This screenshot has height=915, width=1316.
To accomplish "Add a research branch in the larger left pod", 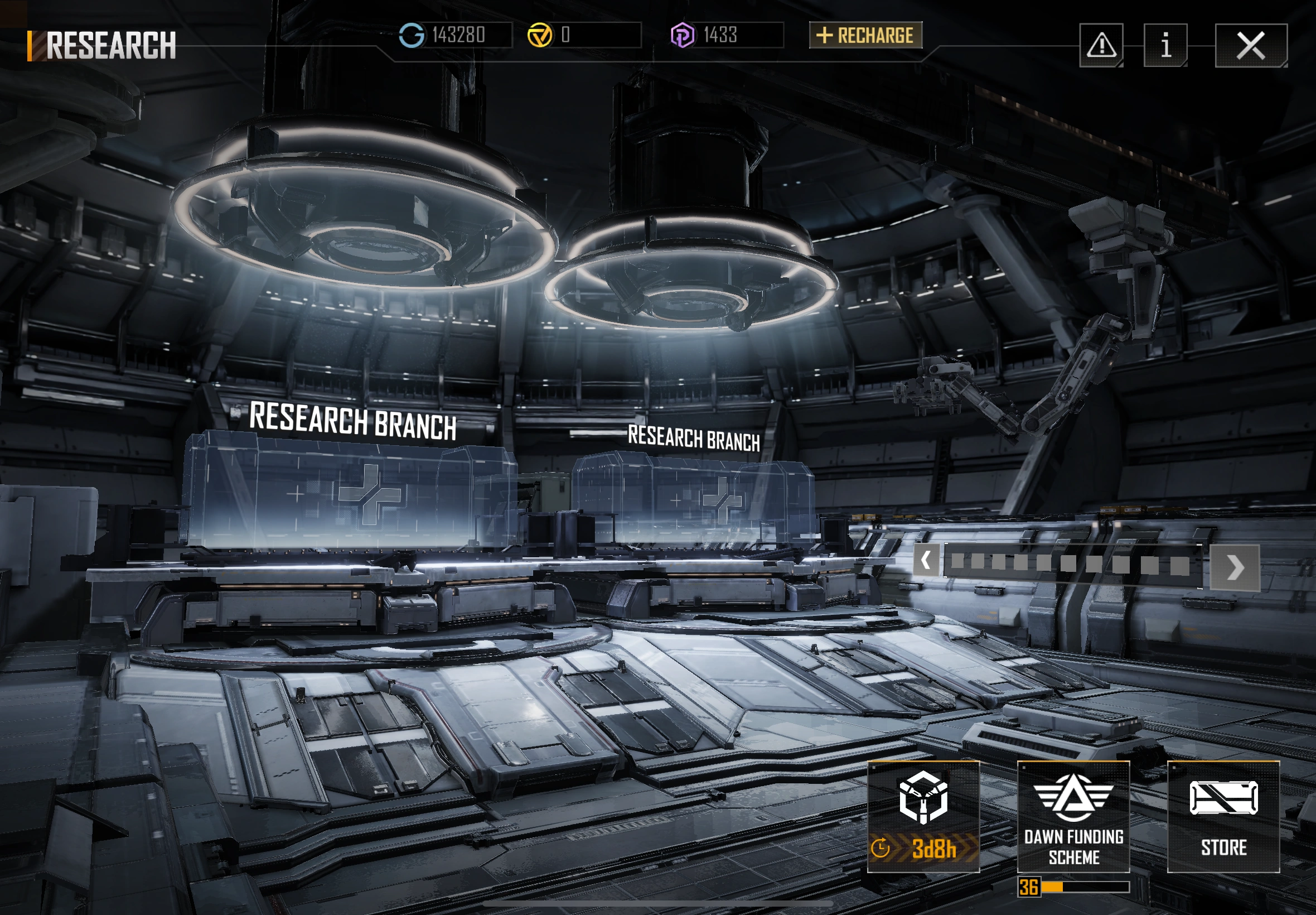I will pos(369,495).
